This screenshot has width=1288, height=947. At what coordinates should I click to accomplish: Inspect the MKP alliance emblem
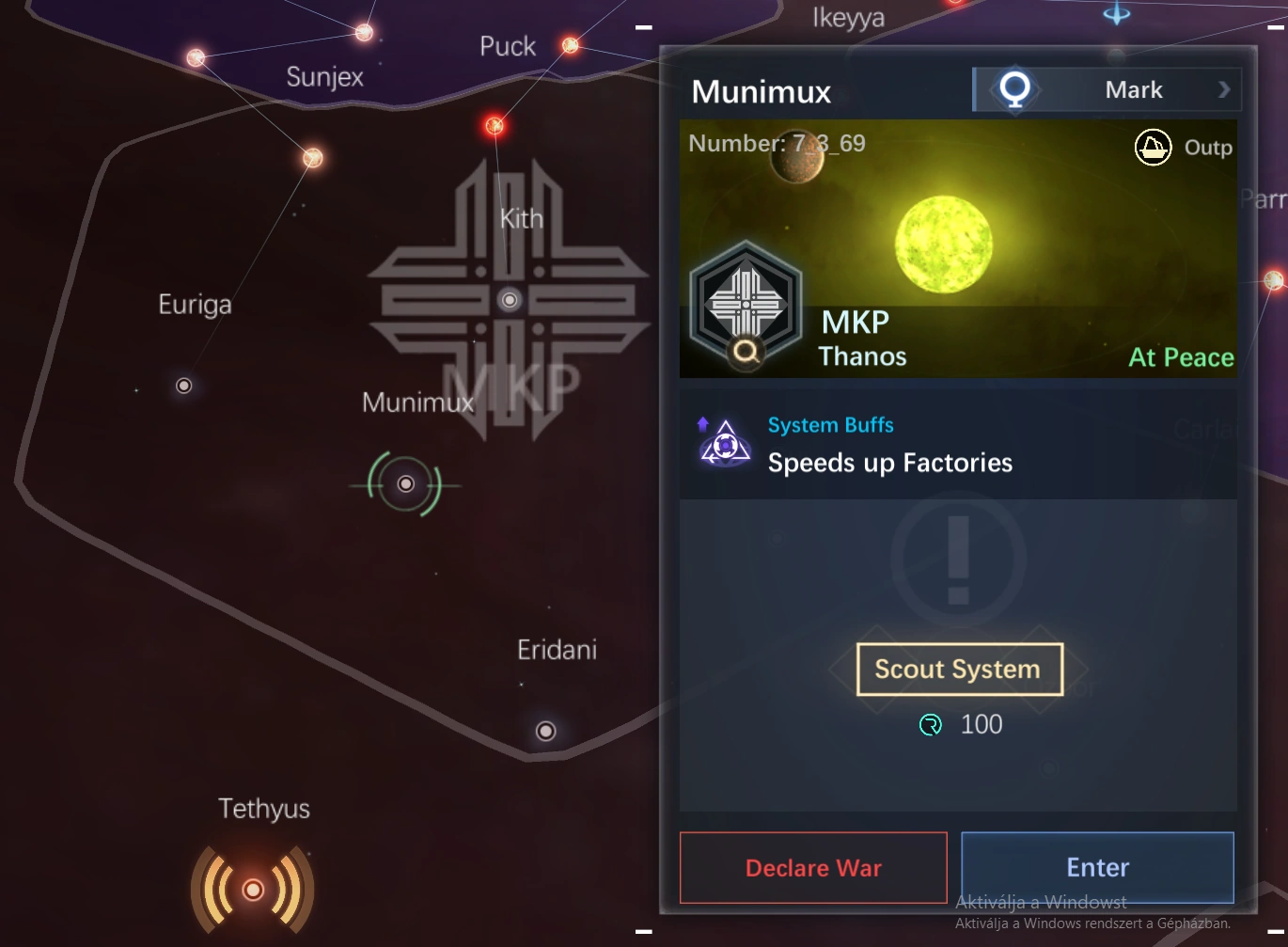point(746,304)
